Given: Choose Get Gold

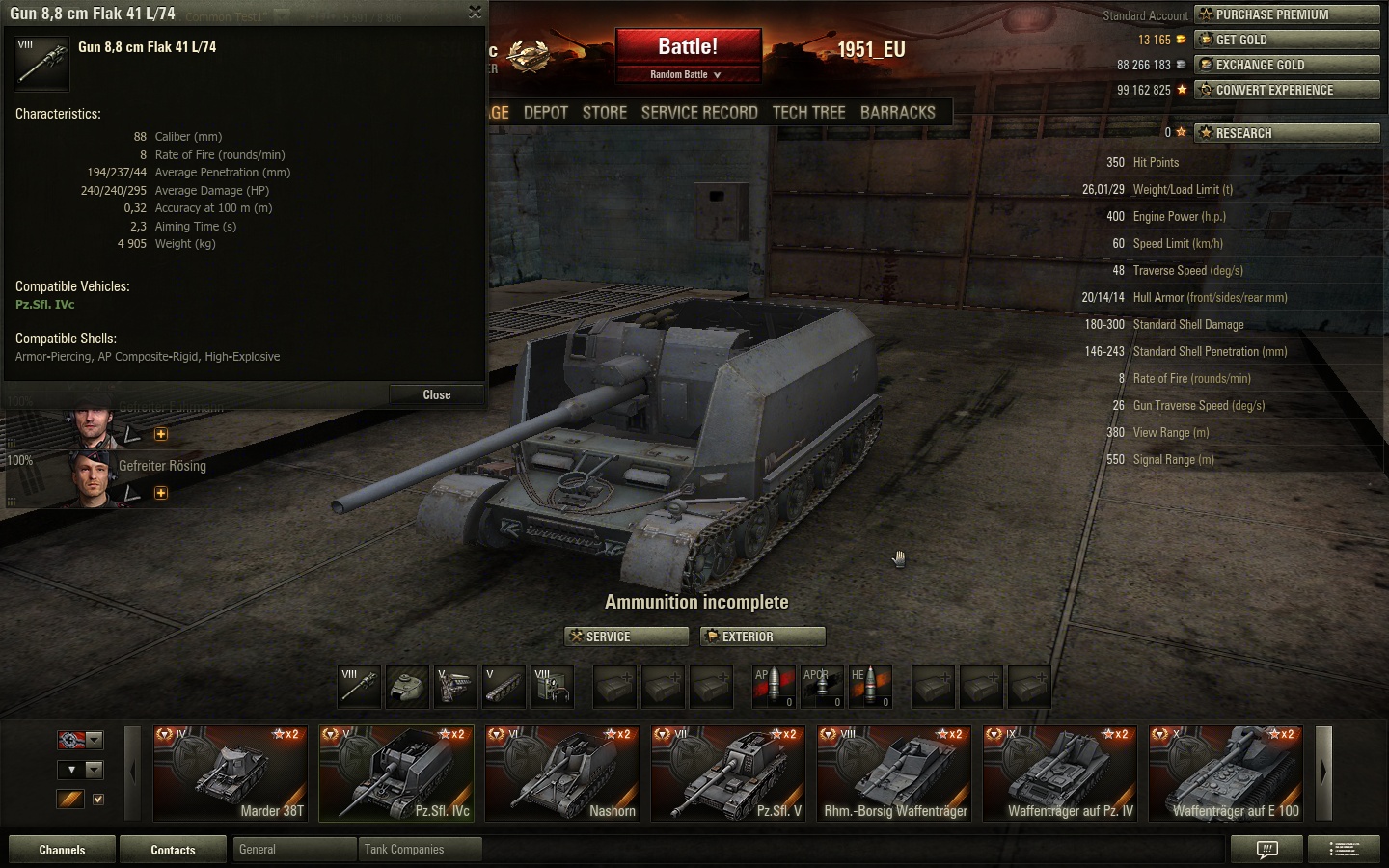Looking at the screenshot, I should (x=1287, y=40).
